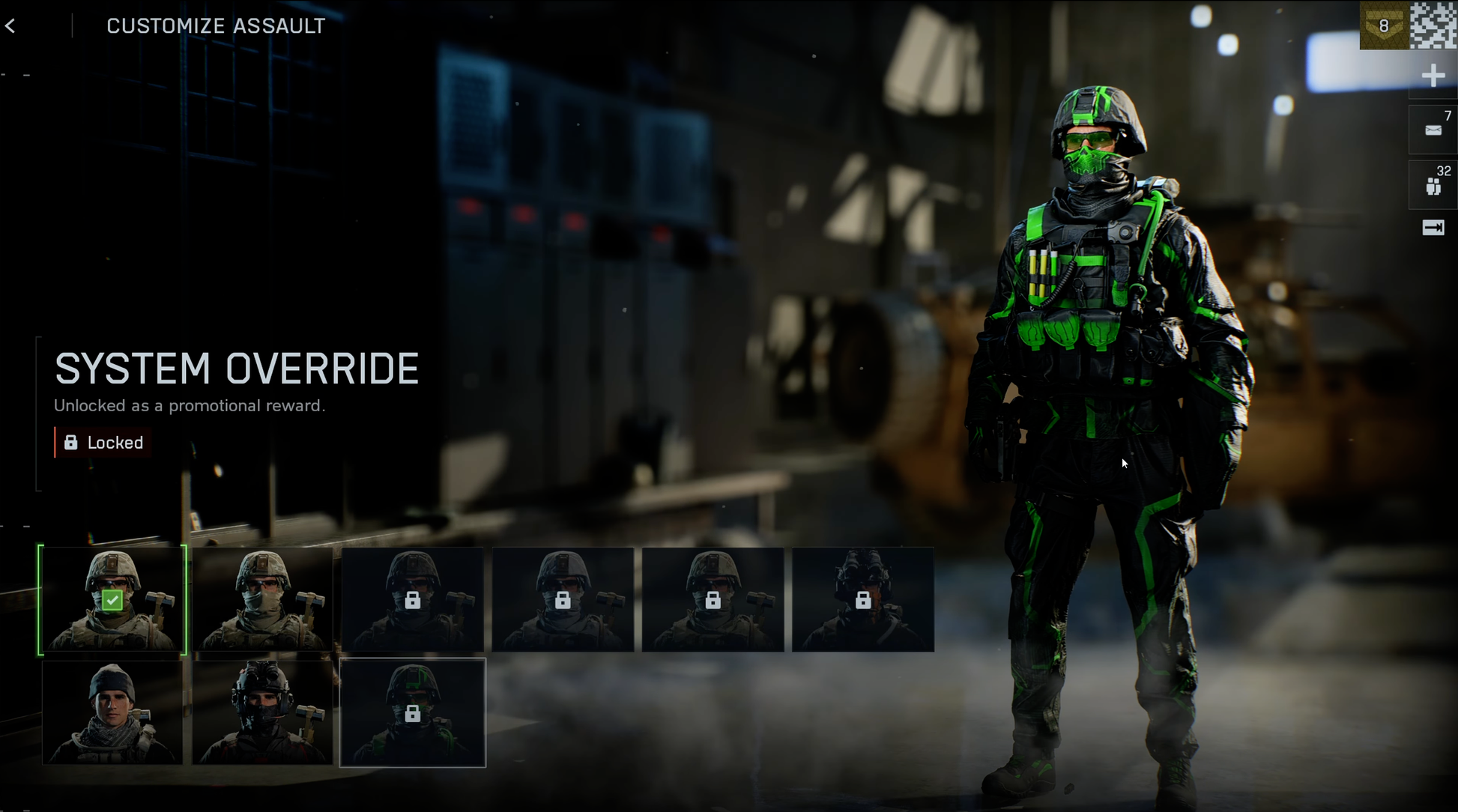
Task: Select the locked green System Override skin
Action: [x=413, y=712]
